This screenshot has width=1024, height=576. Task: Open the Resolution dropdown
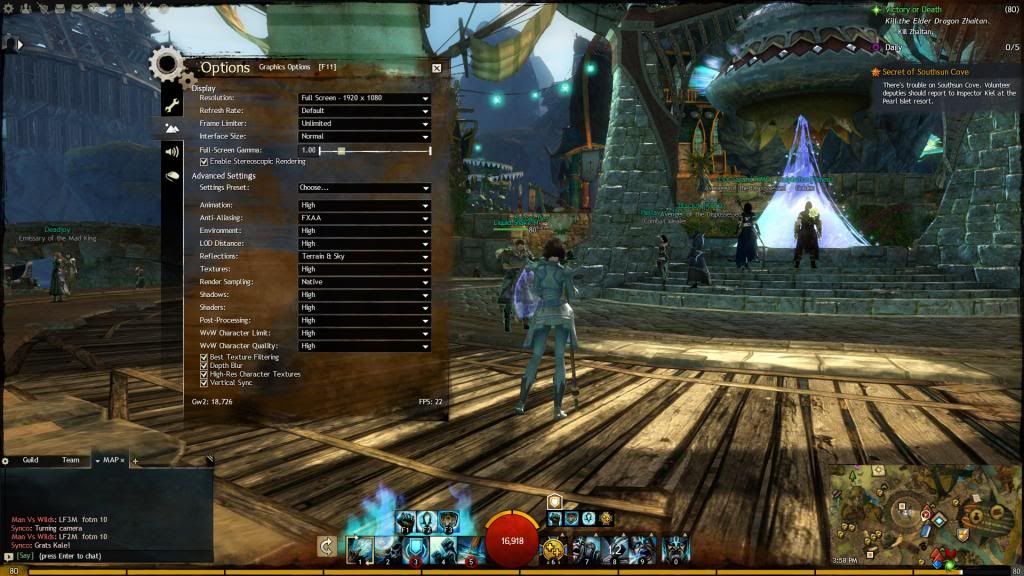(x=364, y=98)
